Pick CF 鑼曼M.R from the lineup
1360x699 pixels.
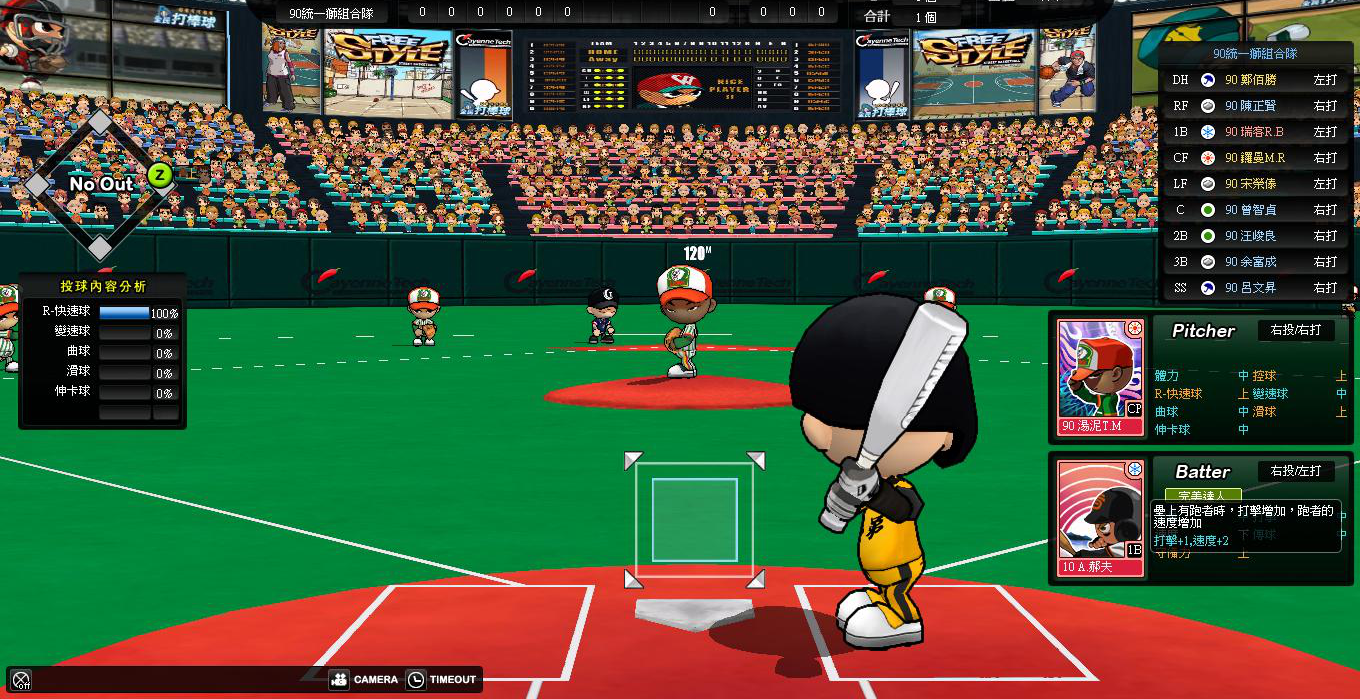pyautogui.click(x=1255, y=158)
